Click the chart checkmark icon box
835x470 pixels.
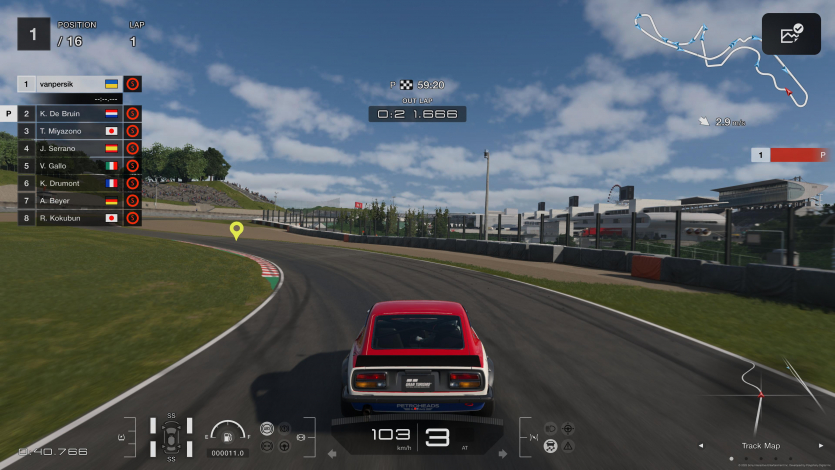point(791,34)
